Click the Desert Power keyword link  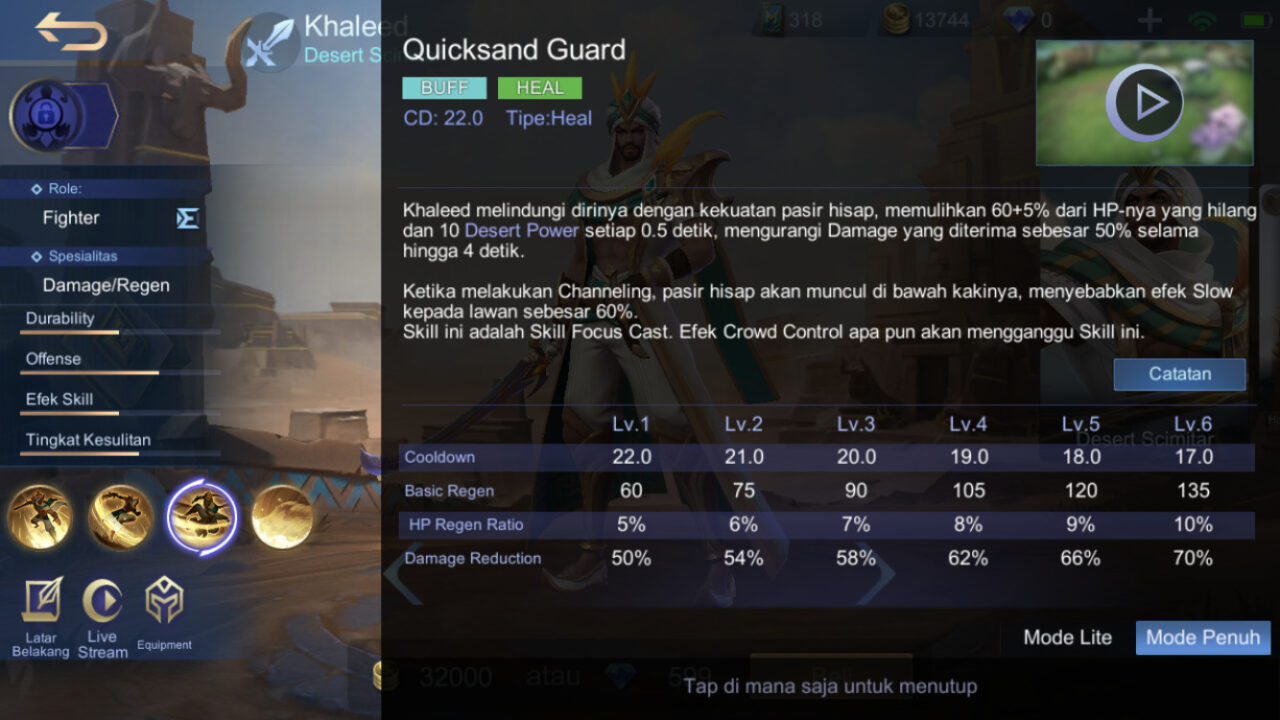521,230
